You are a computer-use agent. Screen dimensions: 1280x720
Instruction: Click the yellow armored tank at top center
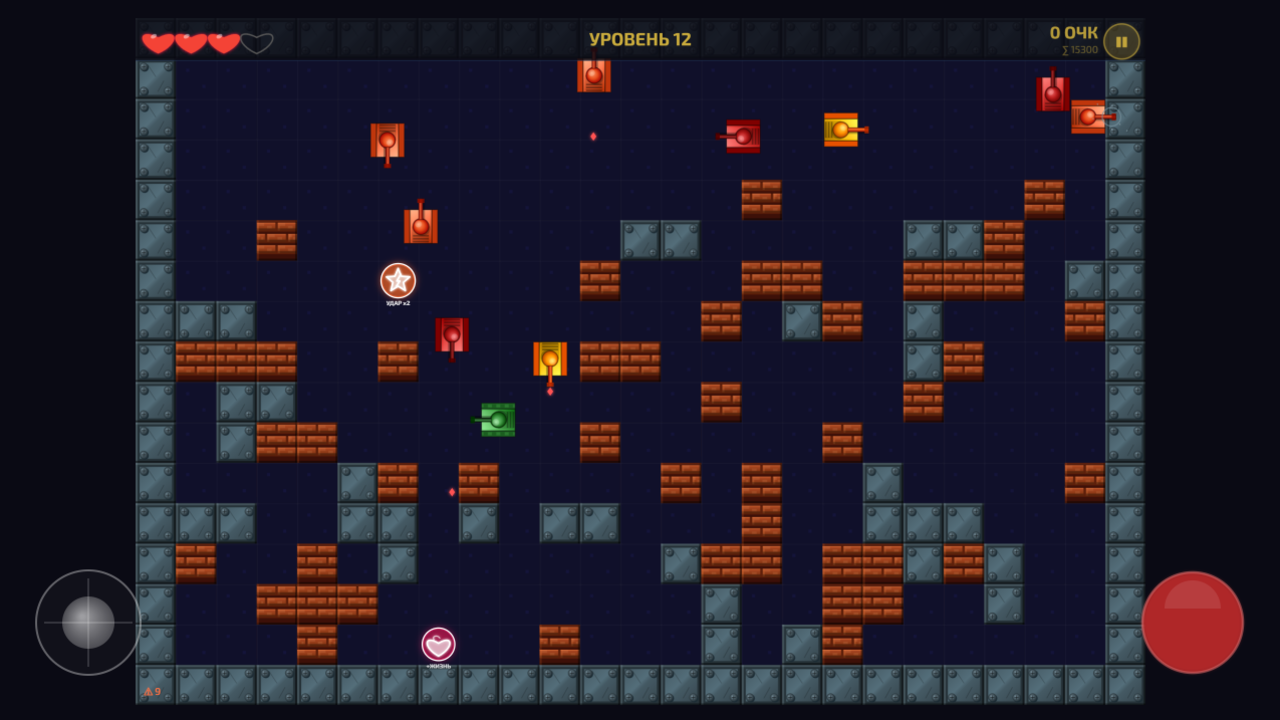tap(840, 130)
